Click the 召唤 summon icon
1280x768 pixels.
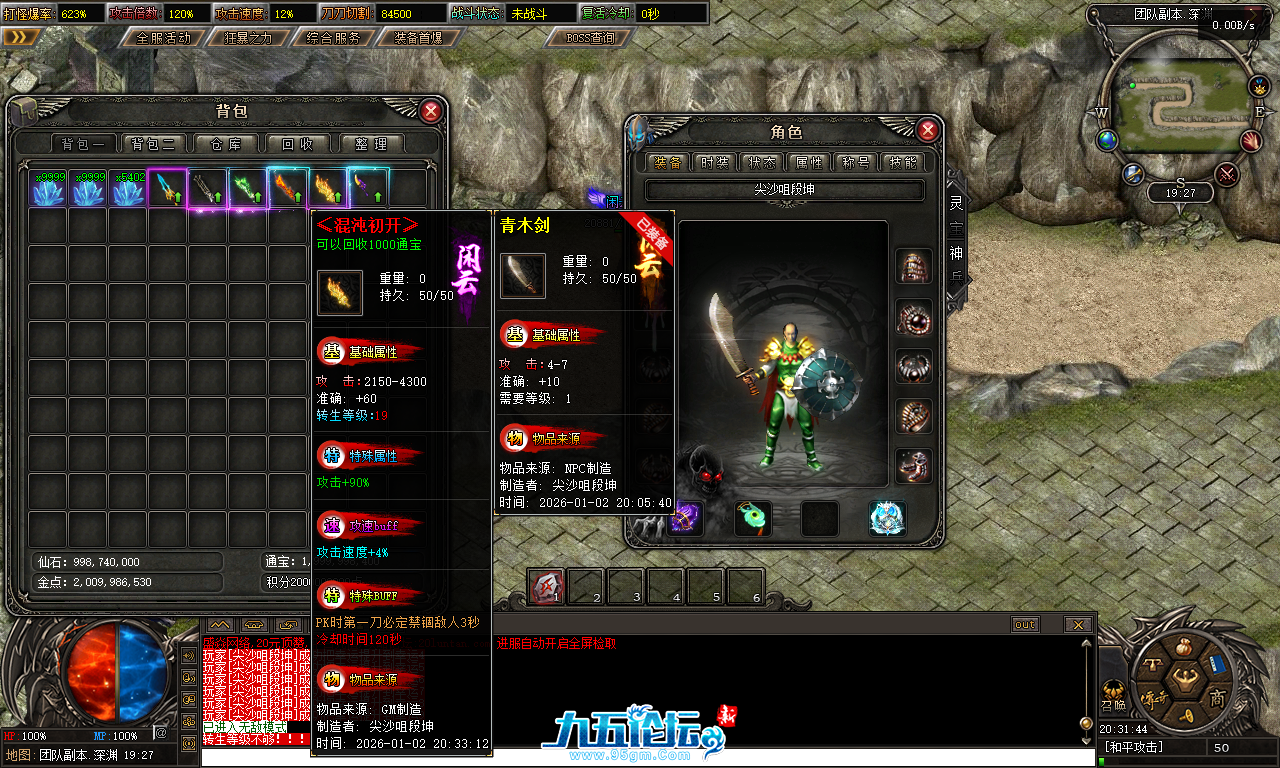tap(1113, 695)
